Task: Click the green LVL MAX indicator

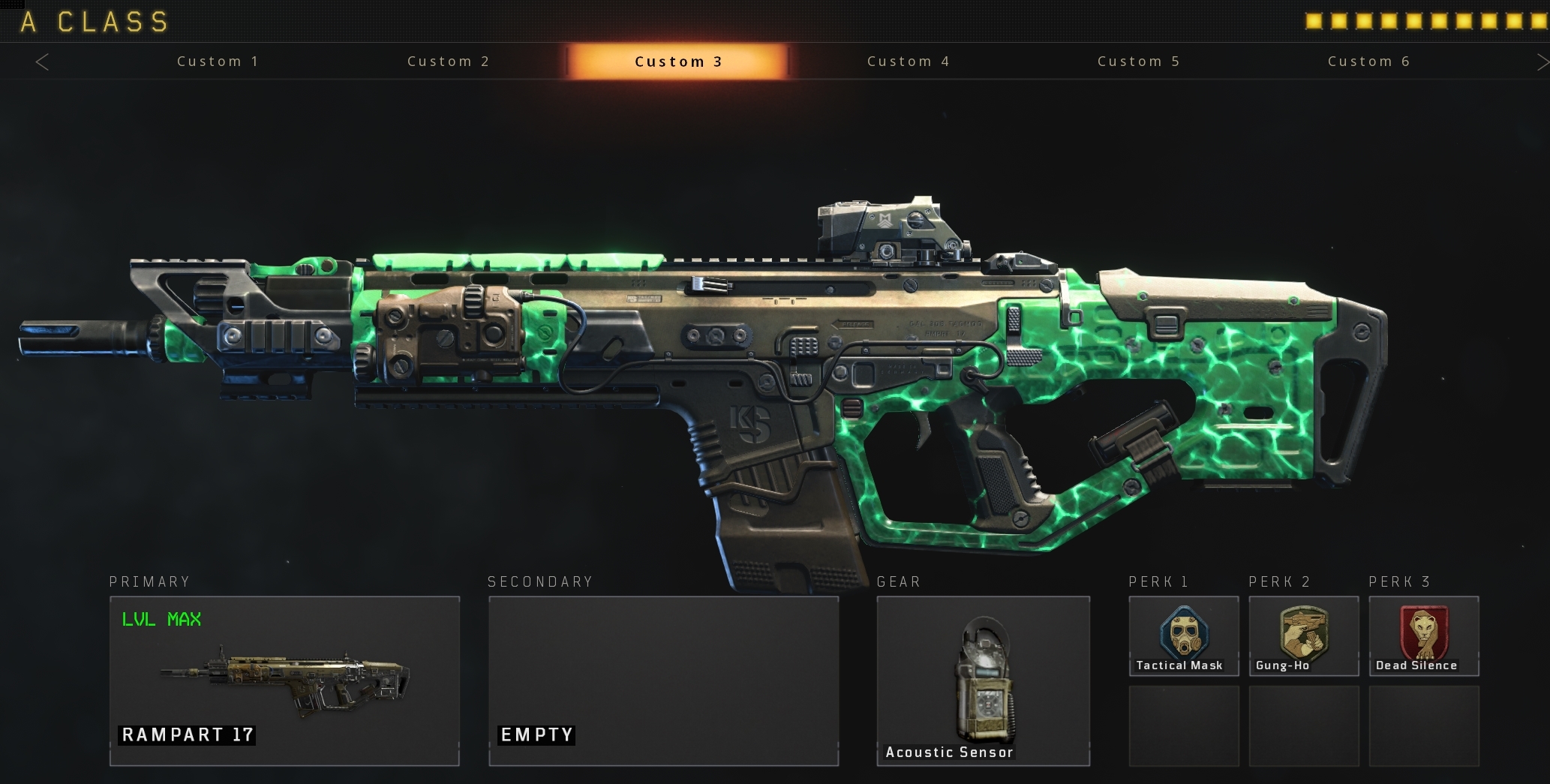Action: coord(162,620)
